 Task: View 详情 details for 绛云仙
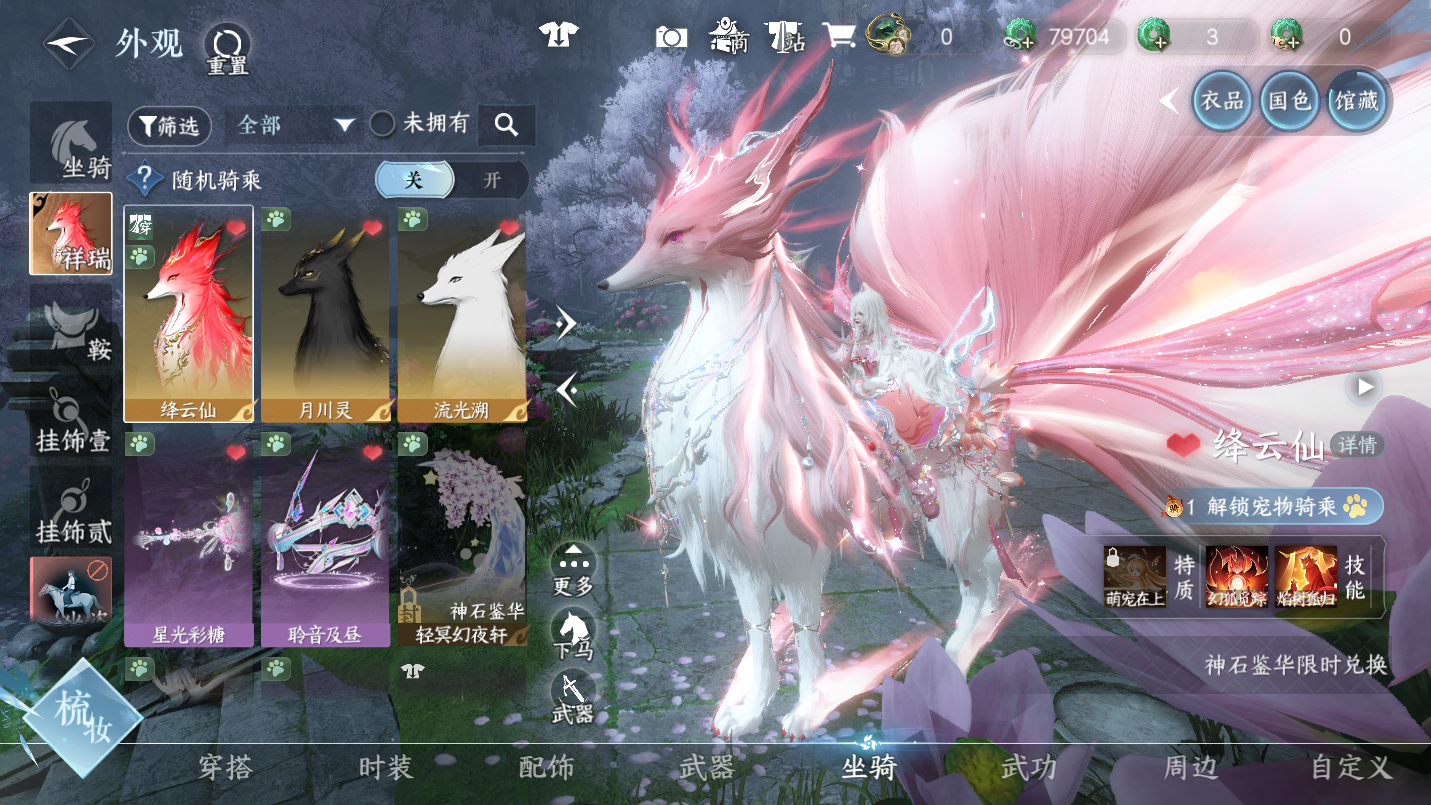tap(1357, 445)
